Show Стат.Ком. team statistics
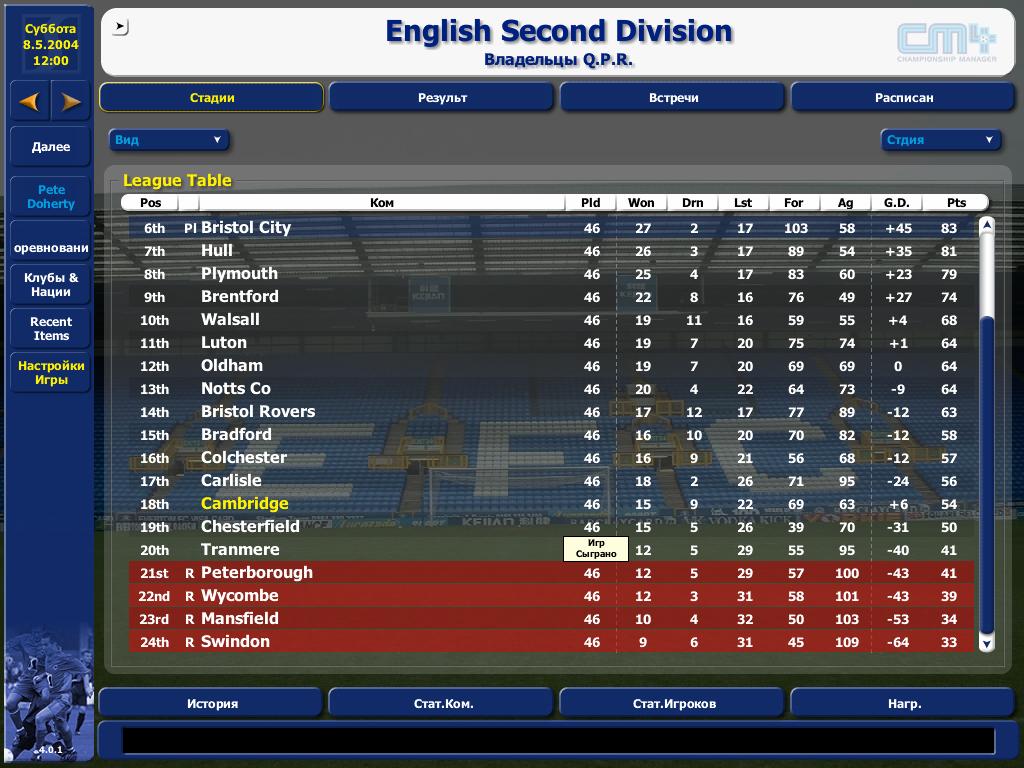 [x=442, y=703]
